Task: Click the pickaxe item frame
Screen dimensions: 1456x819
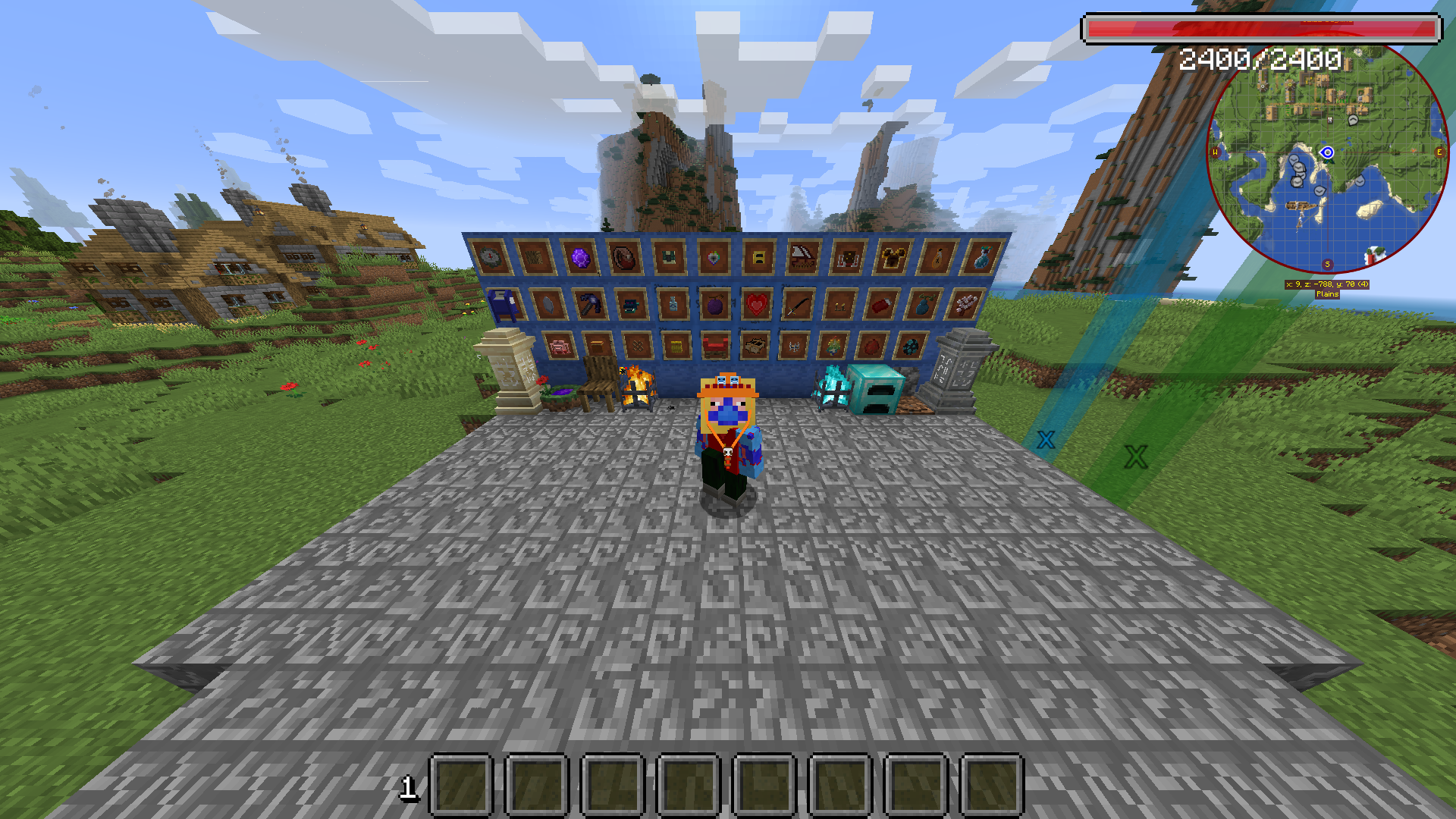Action: pyautogui.click(x=590, y=305)
